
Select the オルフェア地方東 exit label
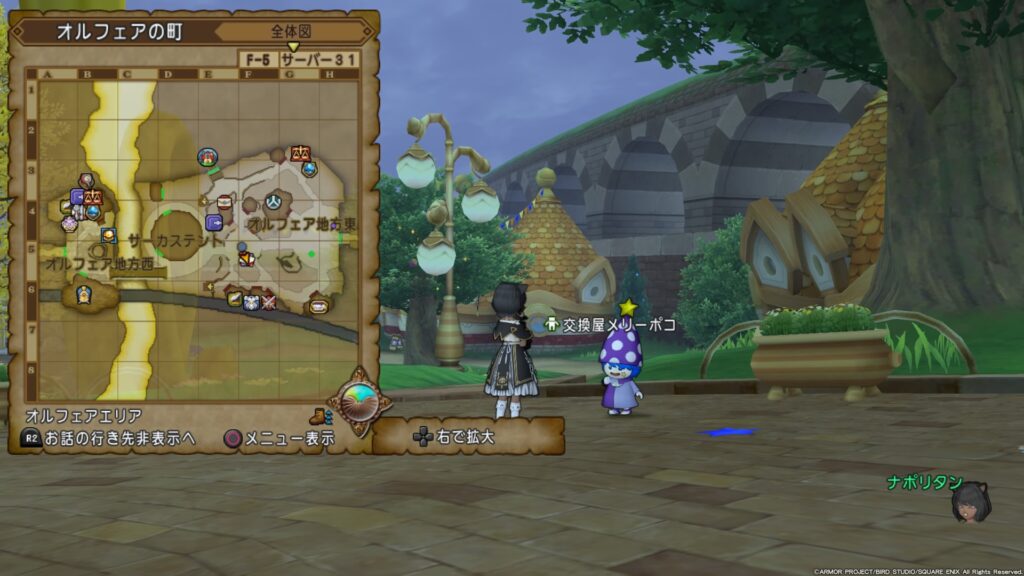click(x=302, y=224)
